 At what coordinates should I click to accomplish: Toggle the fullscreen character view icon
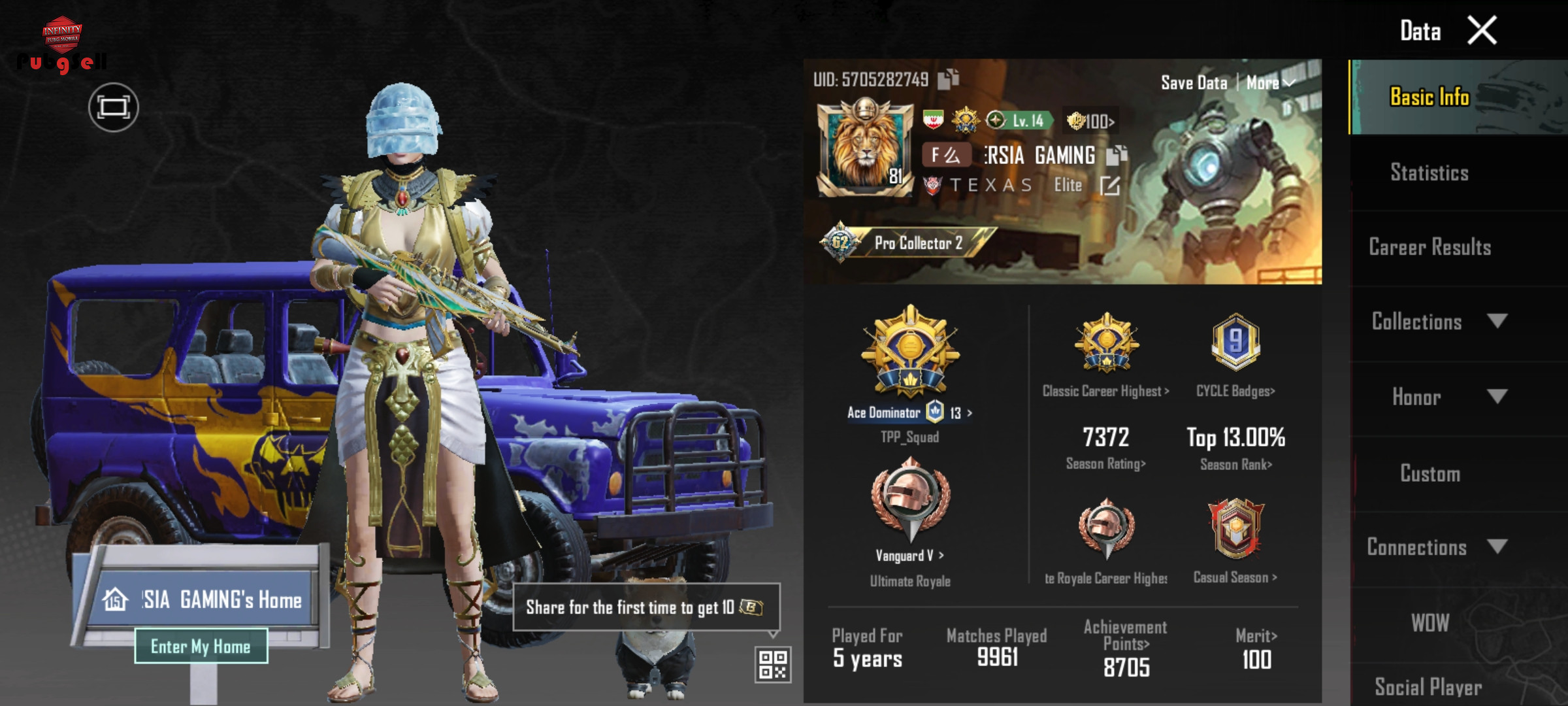click(x=114, y=107)
